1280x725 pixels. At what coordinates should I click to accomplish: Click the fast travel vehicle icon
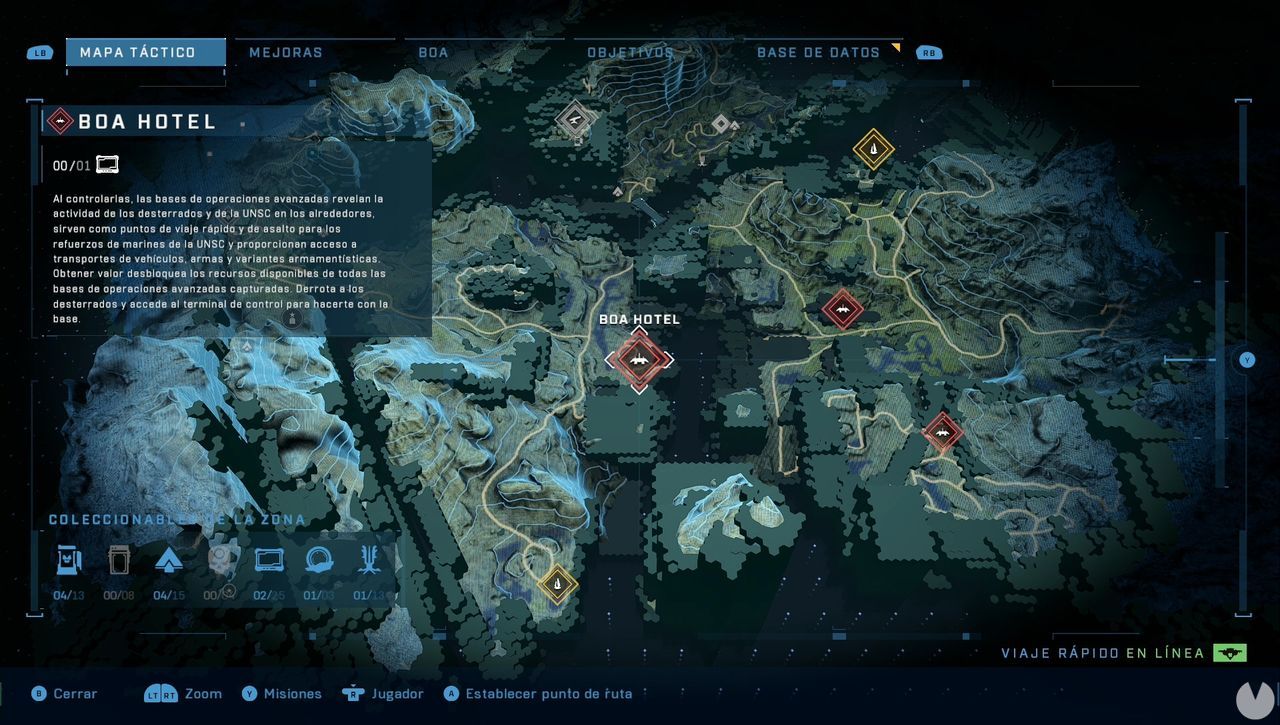click(x=1229, y=651)
